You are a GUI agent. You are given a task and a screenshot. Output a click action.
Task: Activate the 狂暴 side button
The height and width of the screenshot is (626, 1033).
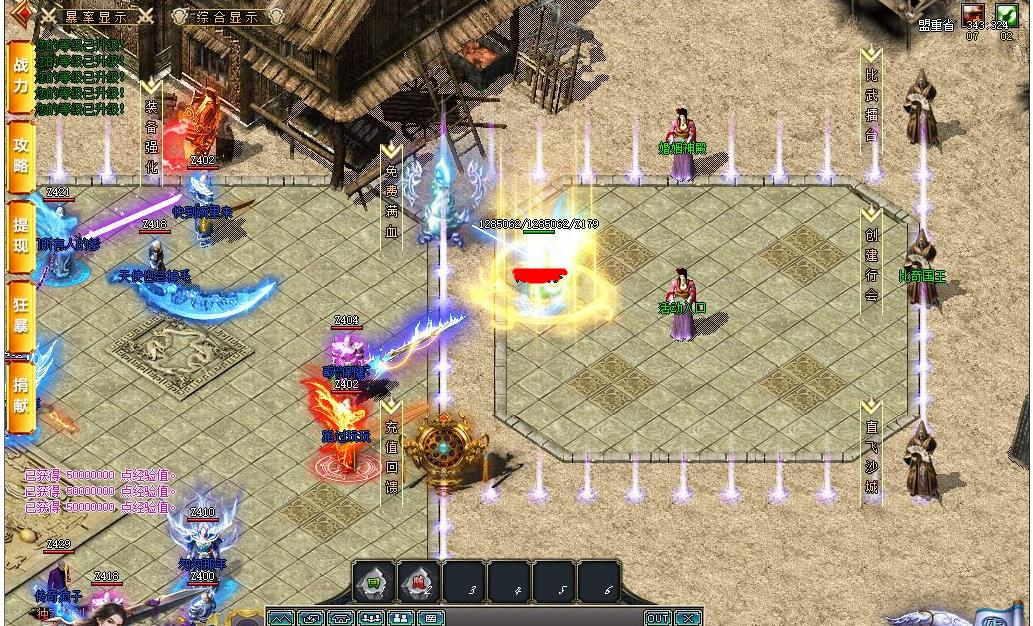click(20, 315)
